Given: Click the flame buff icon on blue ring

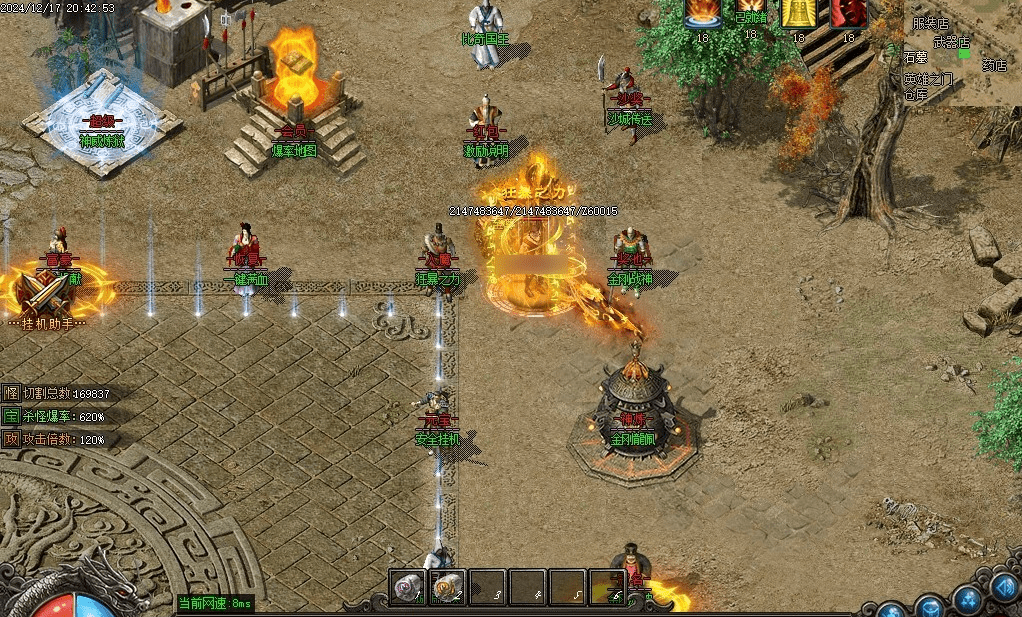Looking at the screenshot, I should 702,13.
